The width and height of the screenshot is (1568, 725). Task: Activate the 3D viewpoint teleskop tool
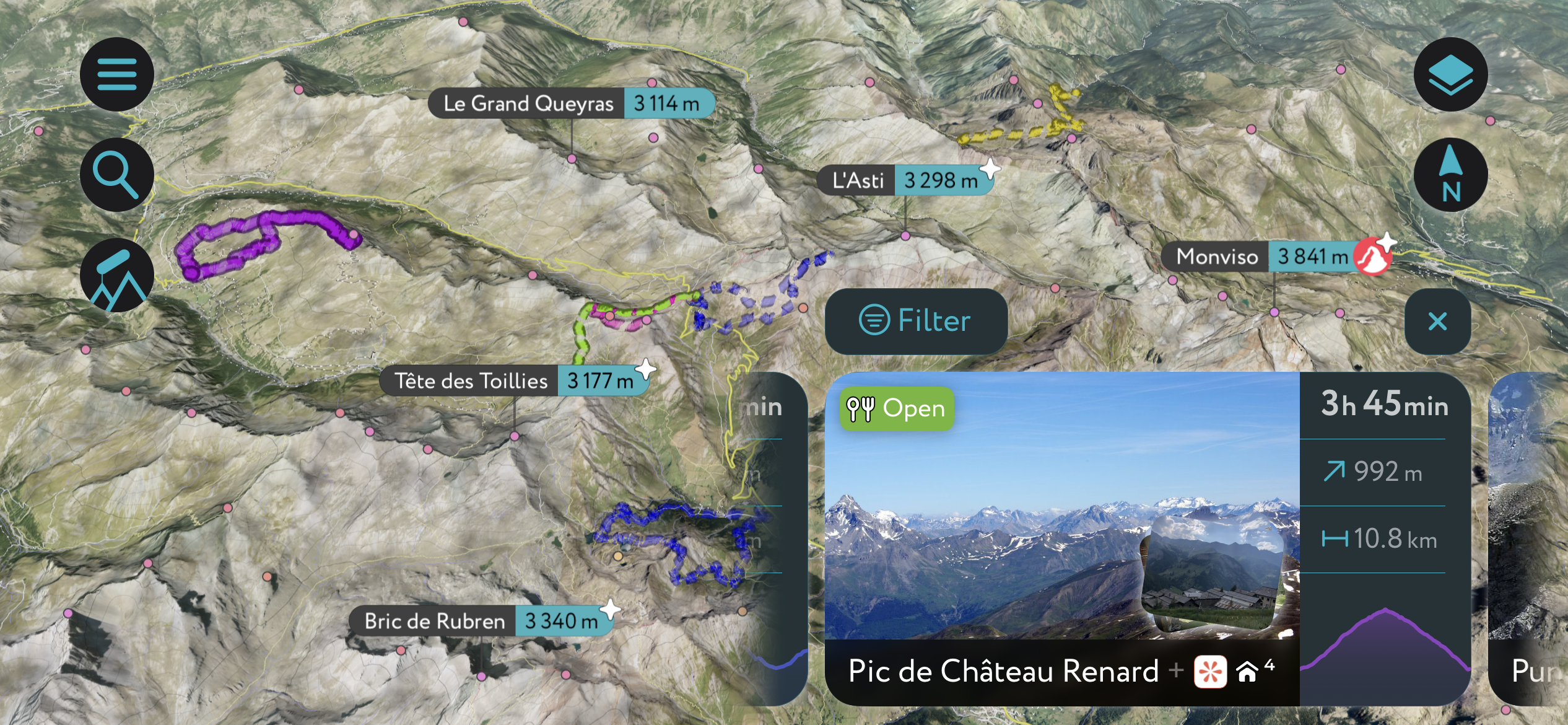pos(116,275)
